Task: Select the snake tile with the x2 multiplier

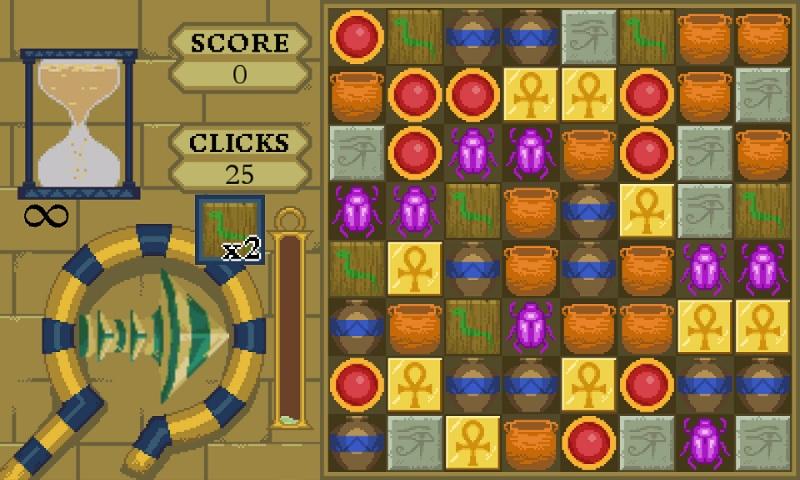Action: [231, 229]
